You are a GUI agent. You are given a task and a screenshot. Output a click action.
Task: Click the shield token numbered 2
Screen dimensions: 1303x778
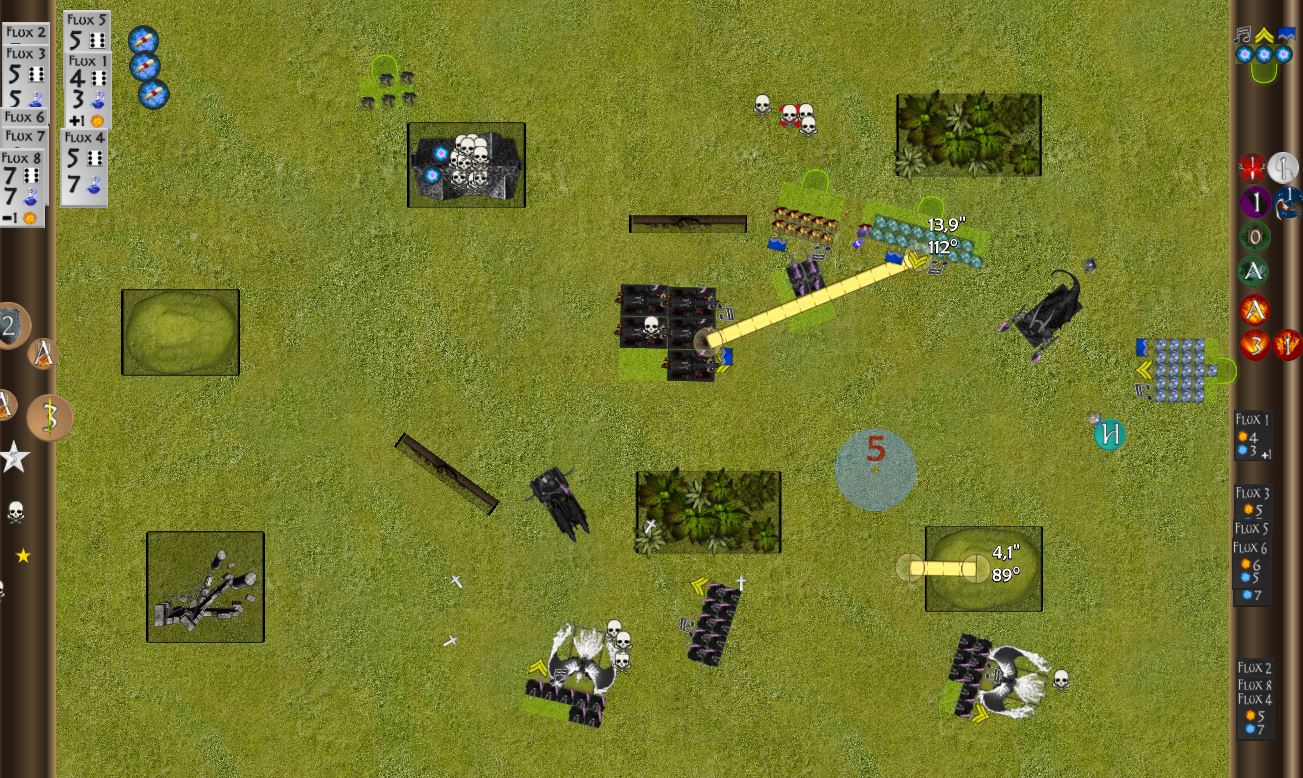coord(11,325)
